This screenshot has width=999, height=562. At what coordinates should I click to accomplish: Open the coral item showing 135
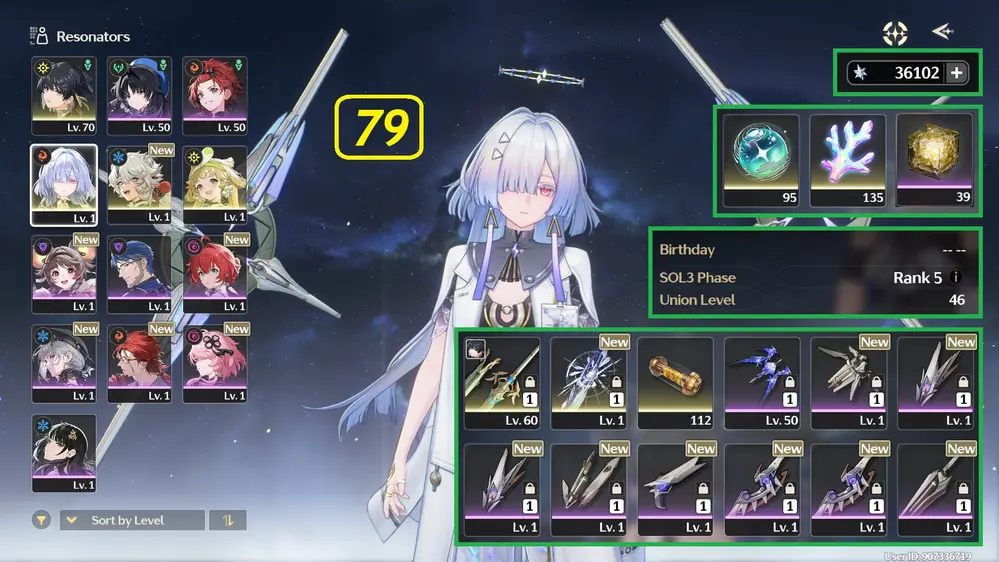(848, 160)
